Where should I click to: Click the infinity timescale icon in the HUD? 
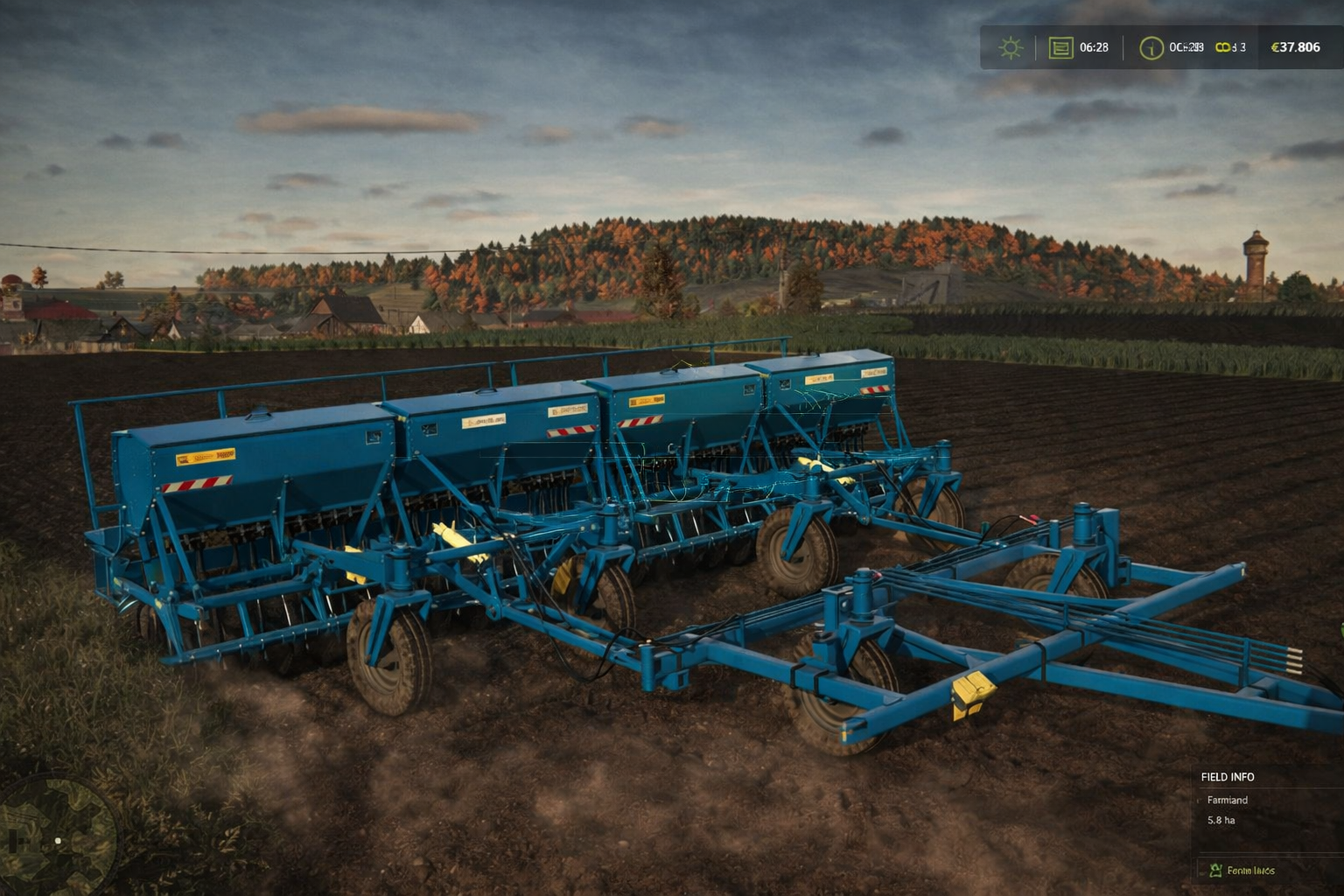(x=1225, y=46)
